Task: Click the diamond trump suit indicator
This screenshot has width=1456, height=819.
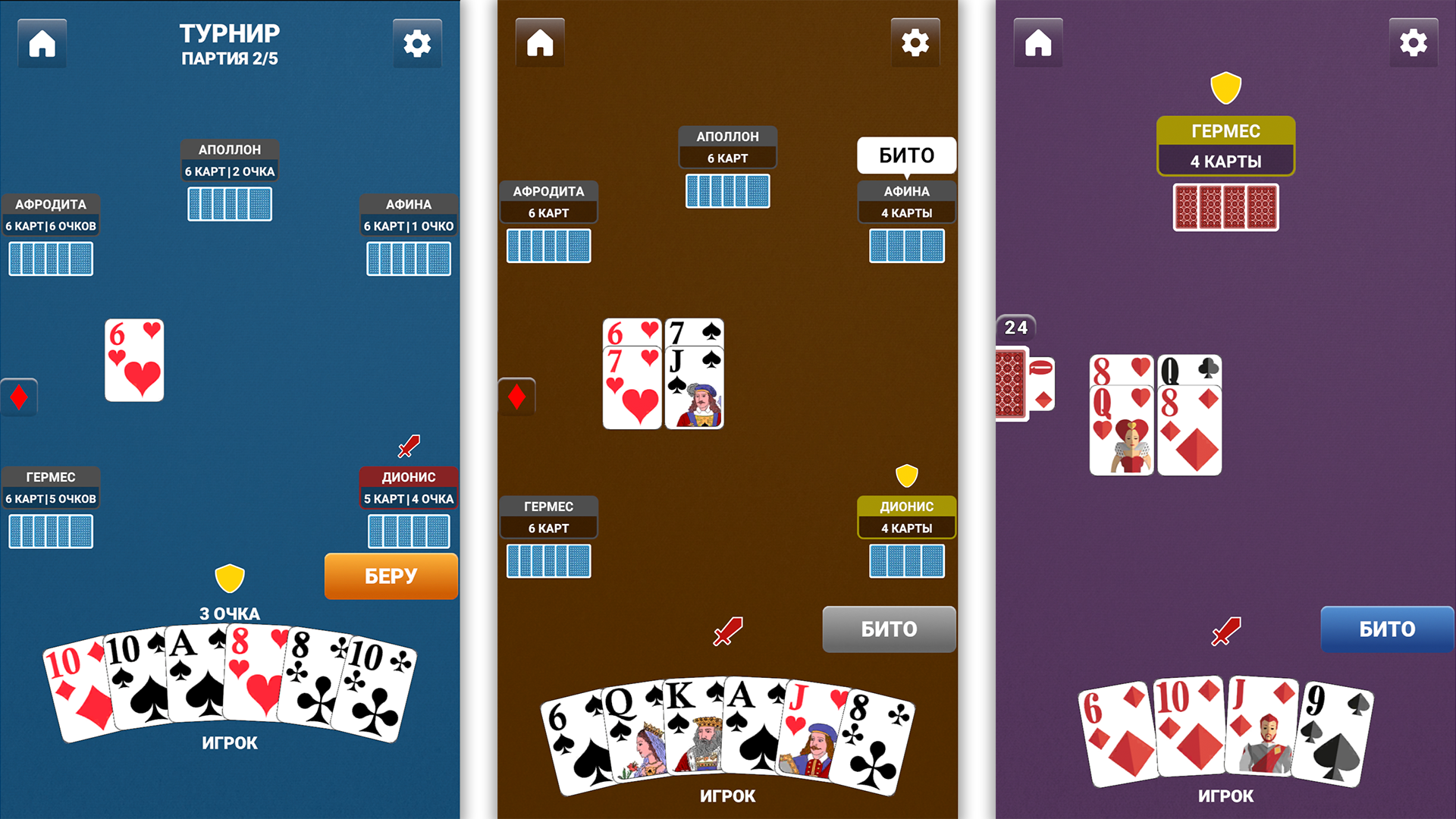Action: coord(19,396)
